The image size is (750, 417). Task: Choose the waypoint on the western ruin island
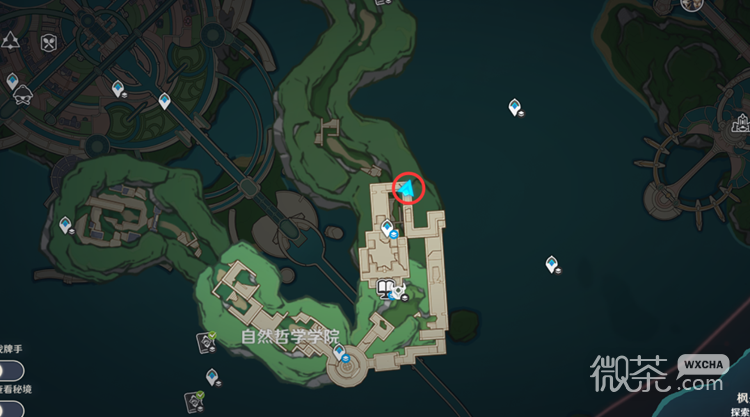coord(66,225)
